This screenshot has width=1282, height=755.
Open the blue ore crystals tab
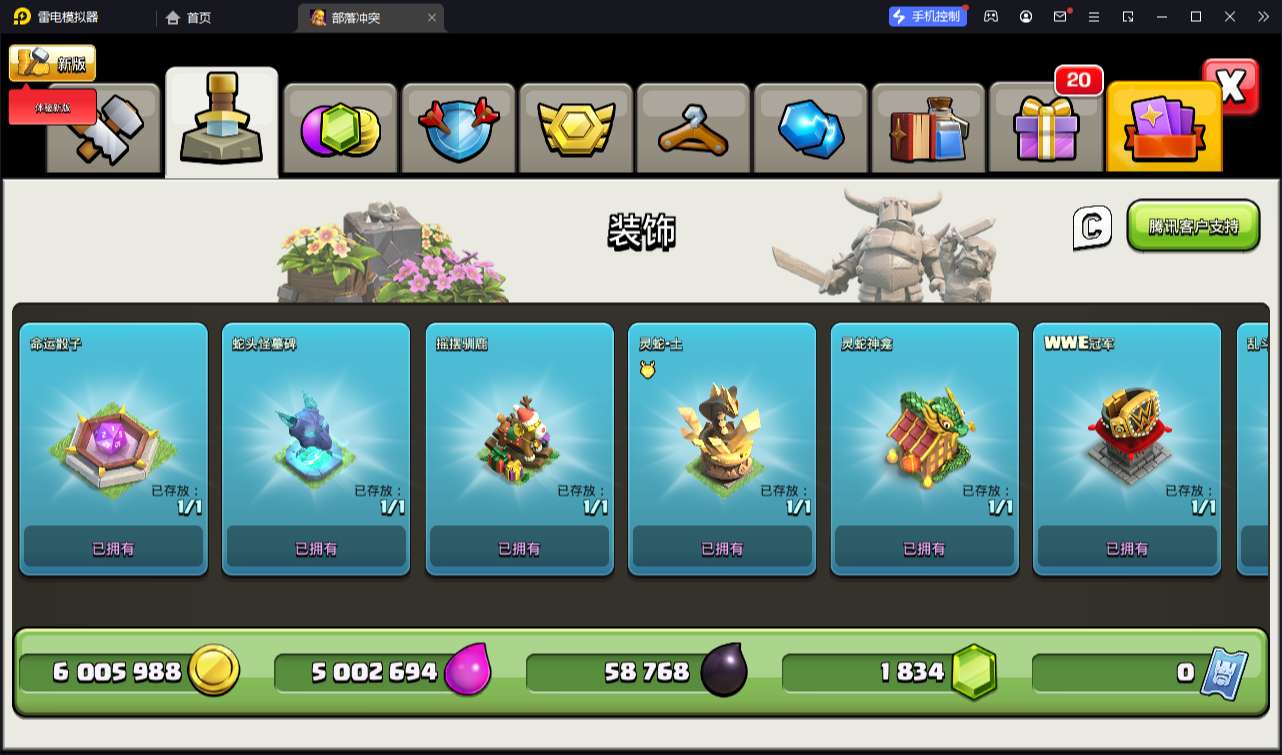pos(811,130)
